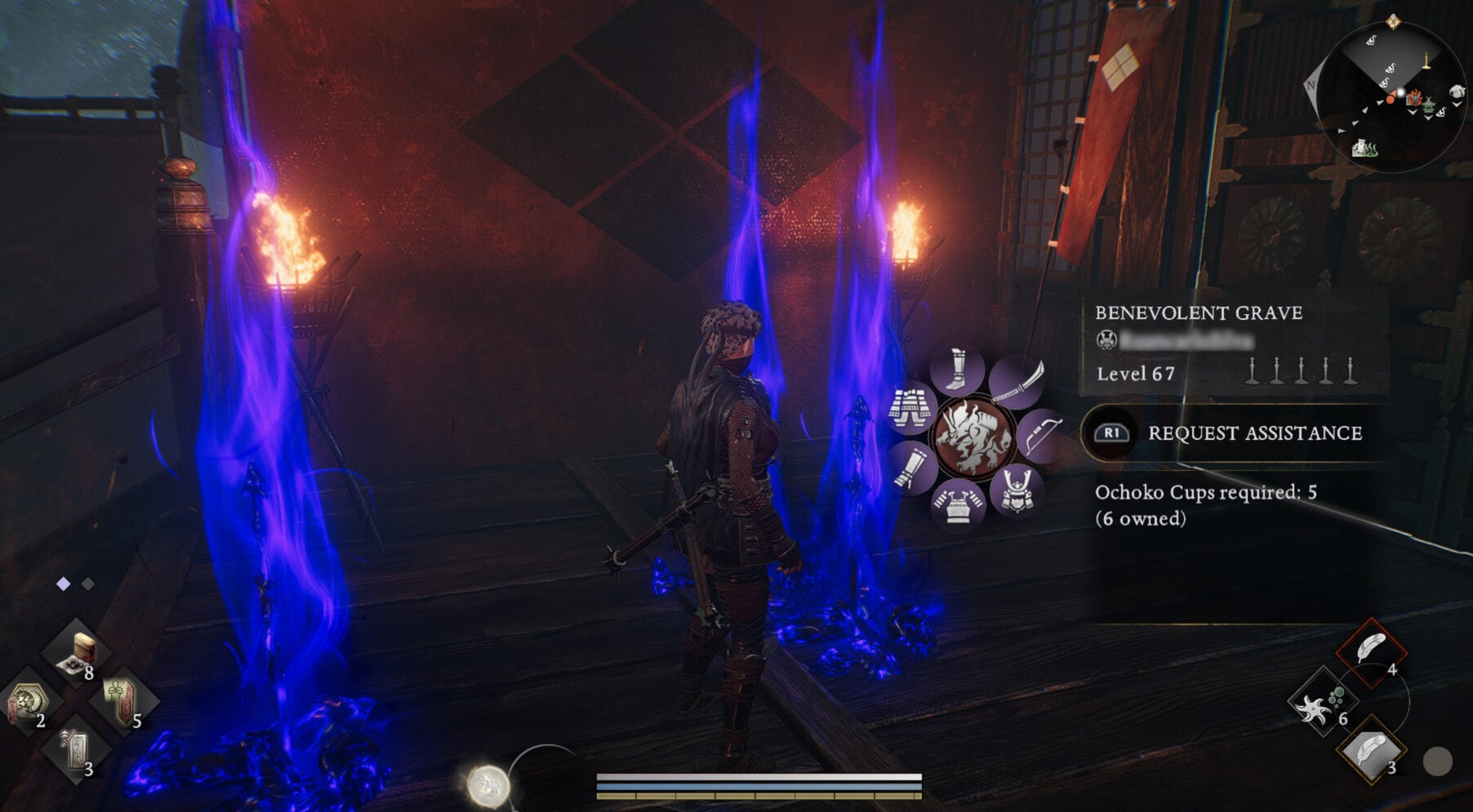Select the shuriken slot with count 6
Image resolution: width=1473 pixels, height=812 pixels.
click(x=1322, y=700)
